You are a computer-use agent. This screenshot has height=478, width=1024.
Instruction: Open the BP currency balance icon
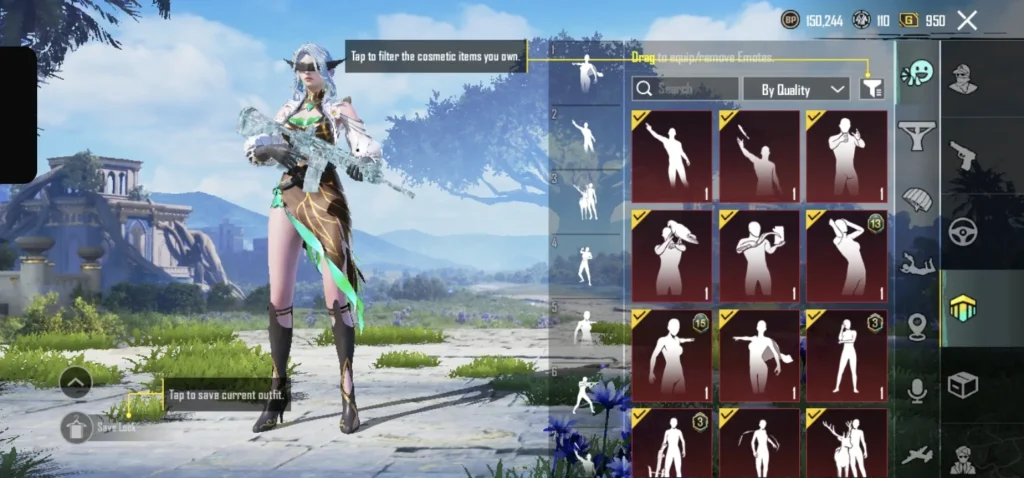coord(790,20)
